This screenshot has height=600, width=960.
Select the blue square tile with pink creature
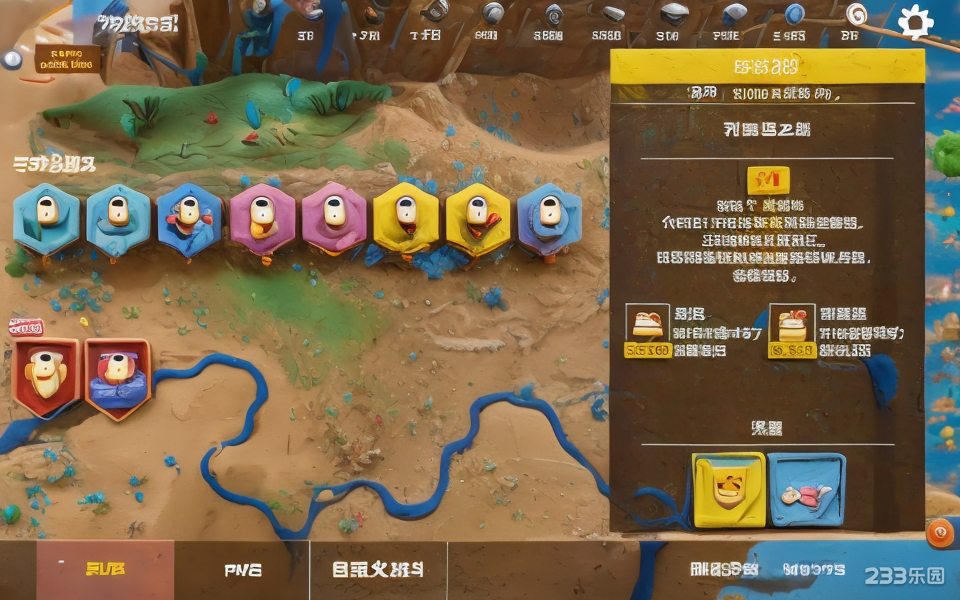[x=806, y=490]
